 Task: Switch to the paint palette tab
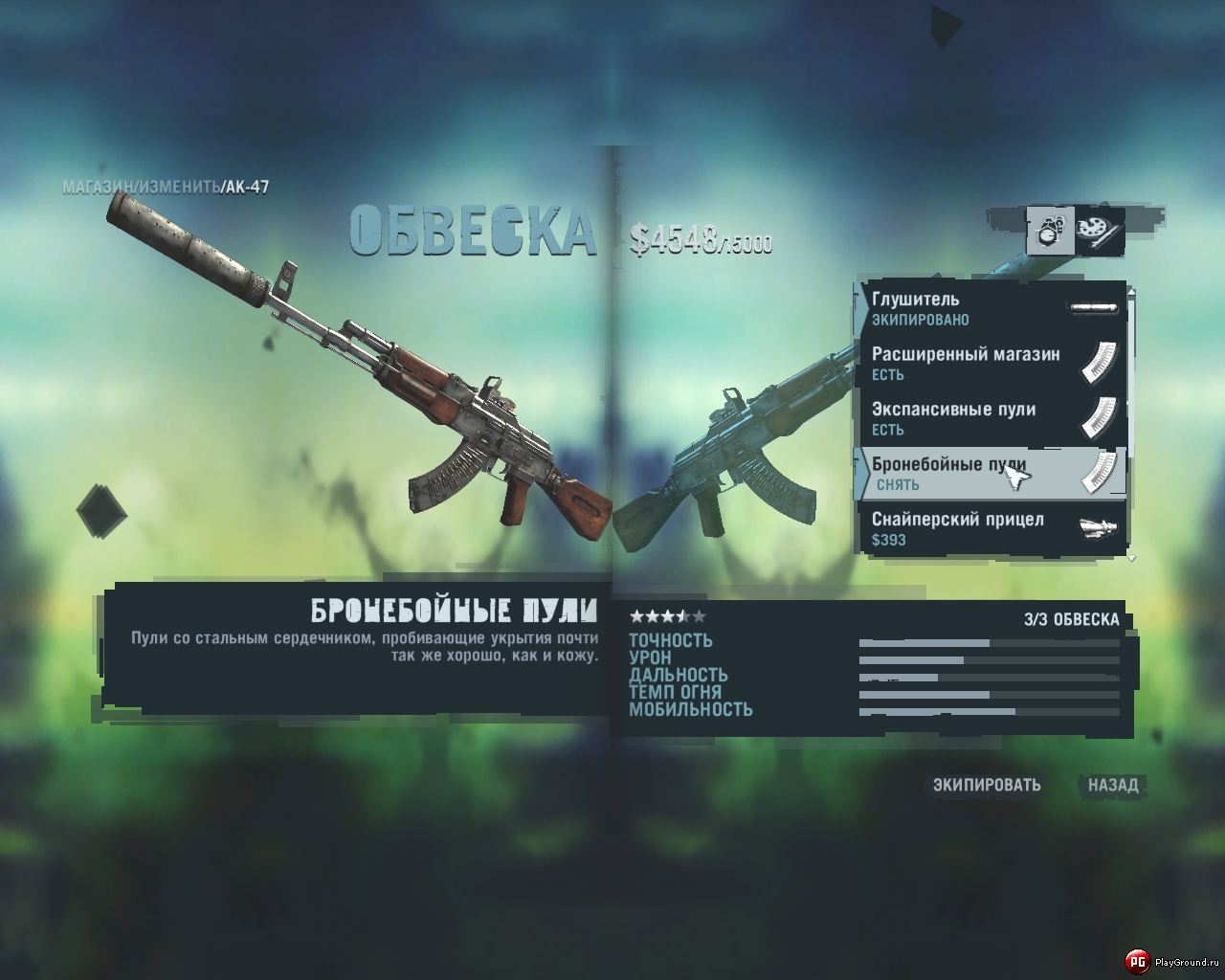[1099, 232]
